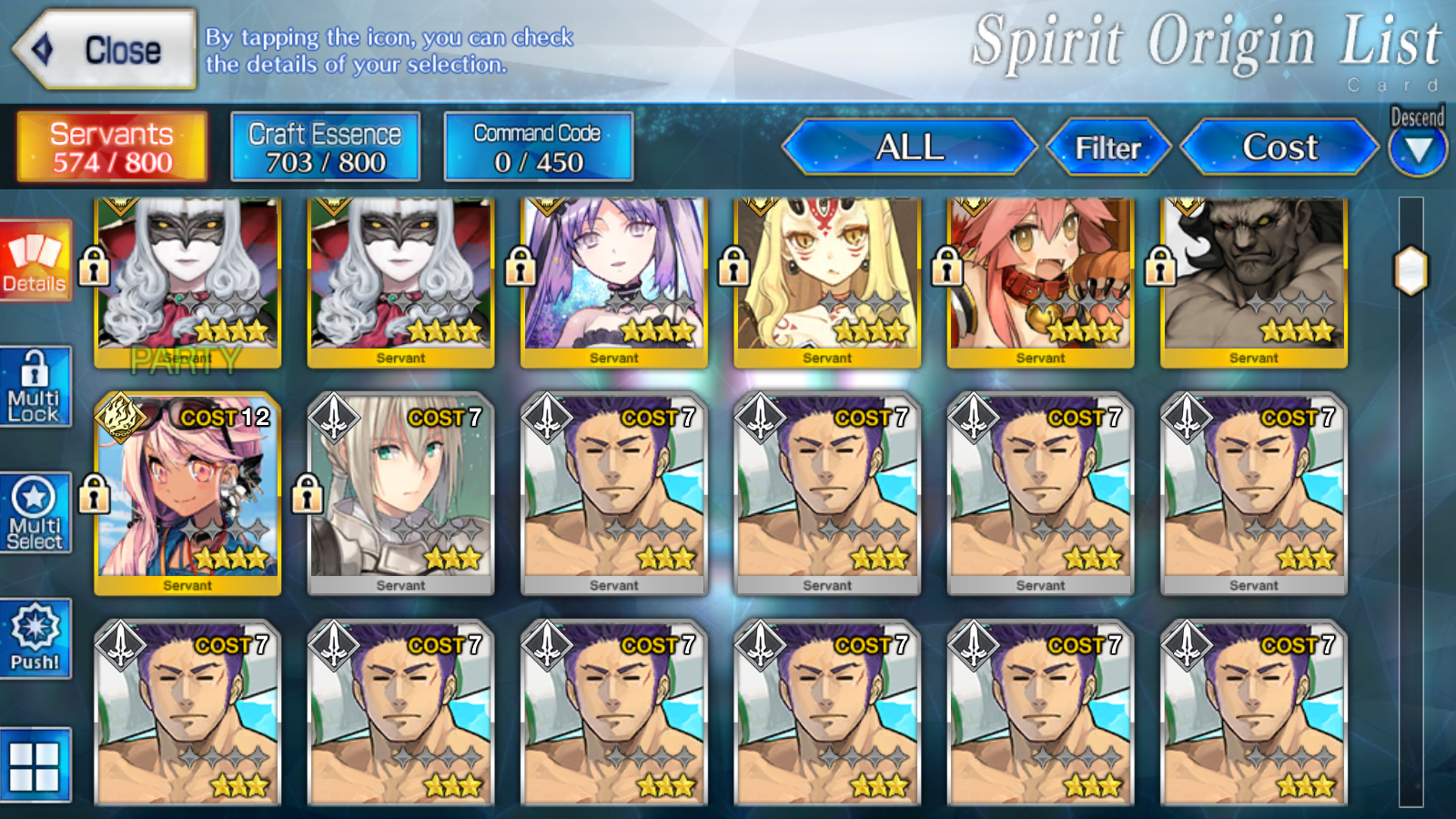The image size is (1456, 819).
Task: Switch to the Command Code tab
Action: pos(538,147)
